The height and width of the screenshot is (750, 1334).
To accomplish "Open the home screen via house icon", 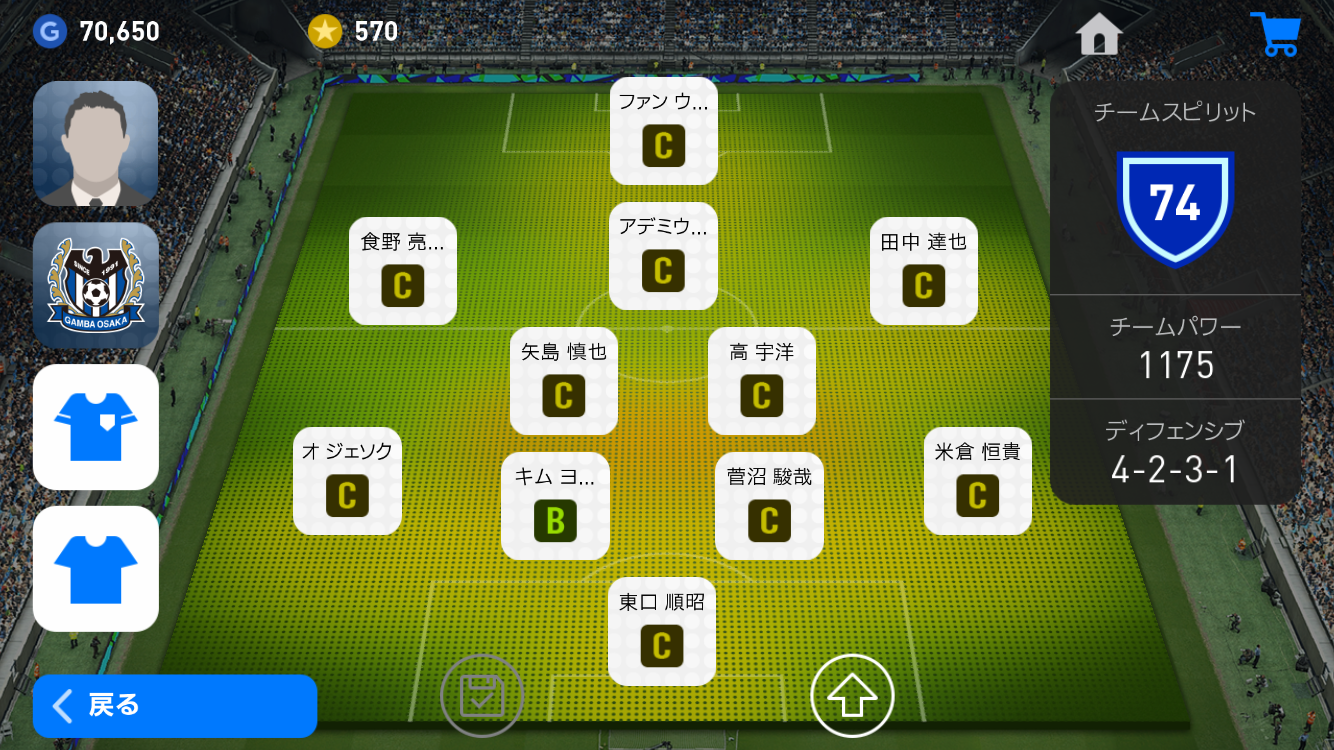I will 1098,35.
